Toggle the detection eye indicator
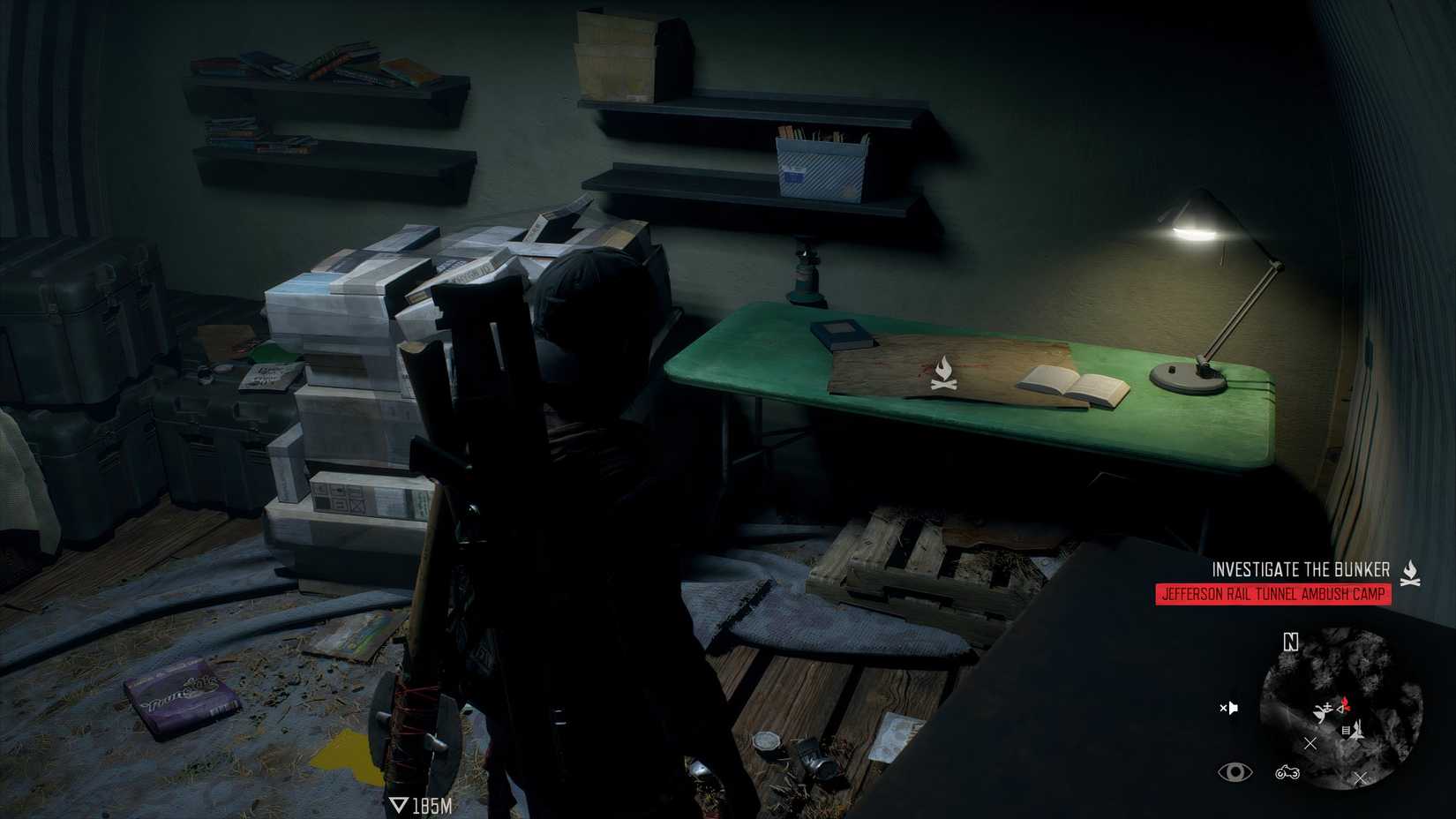This screenshot has width=1456, height=819. [1235, 771]
